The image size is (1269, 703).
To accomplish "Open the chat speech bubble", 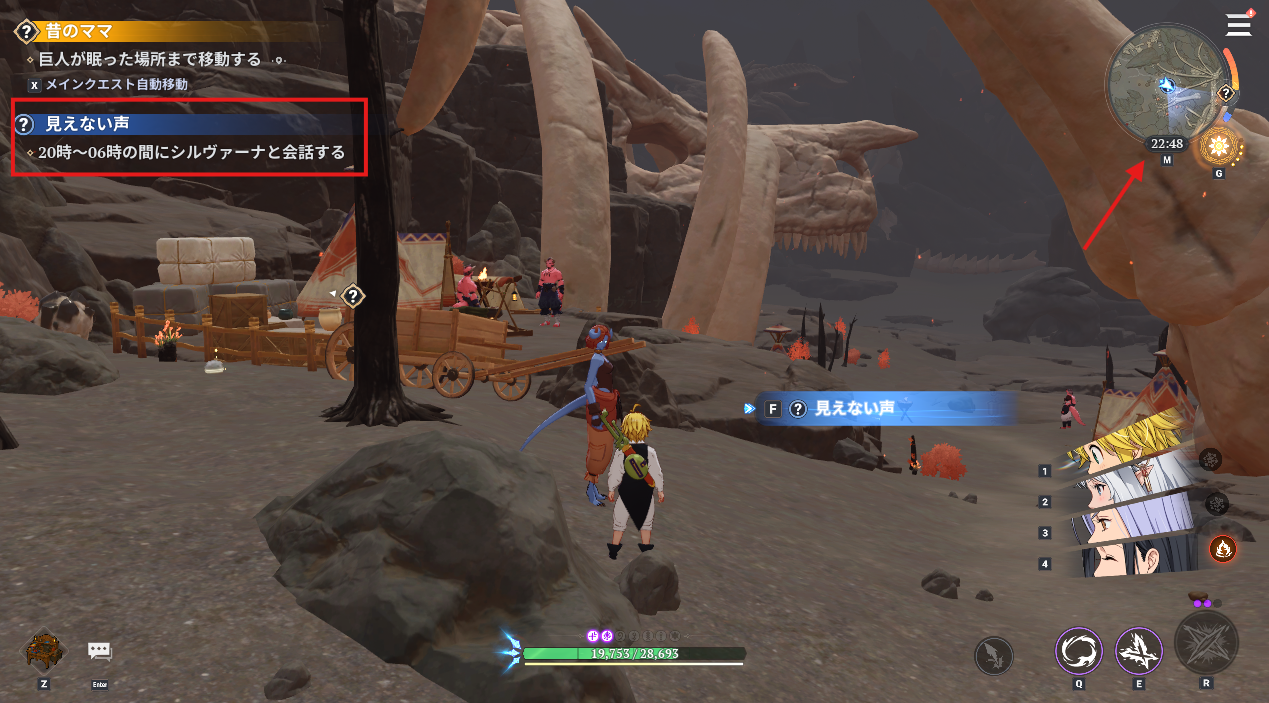I will pos(99,651).
